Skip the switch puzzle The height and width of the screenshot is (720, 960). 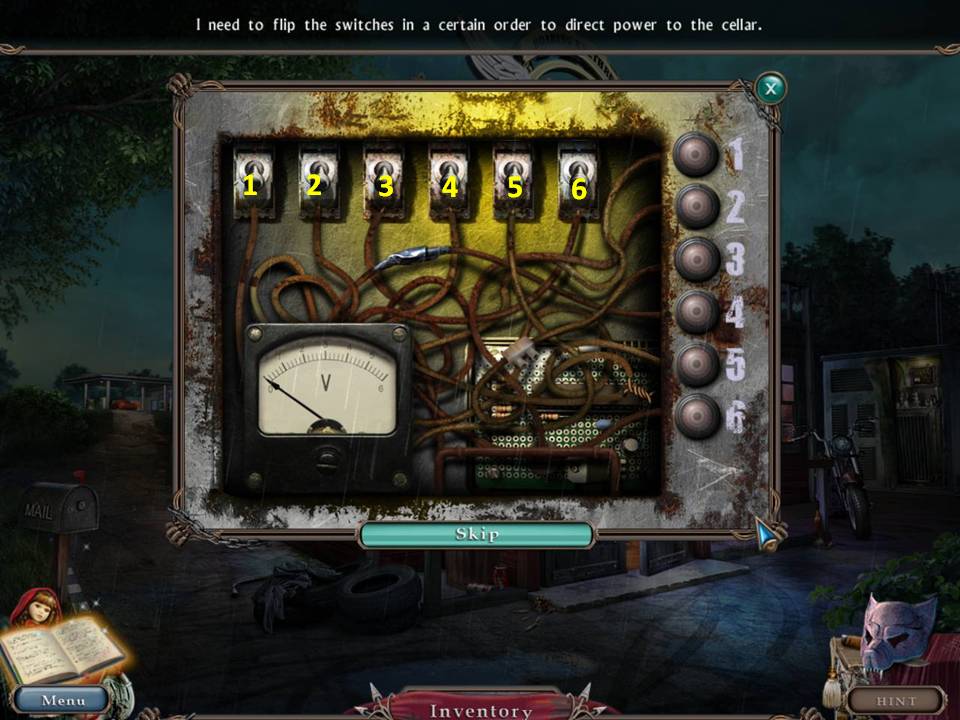(477, 535)
